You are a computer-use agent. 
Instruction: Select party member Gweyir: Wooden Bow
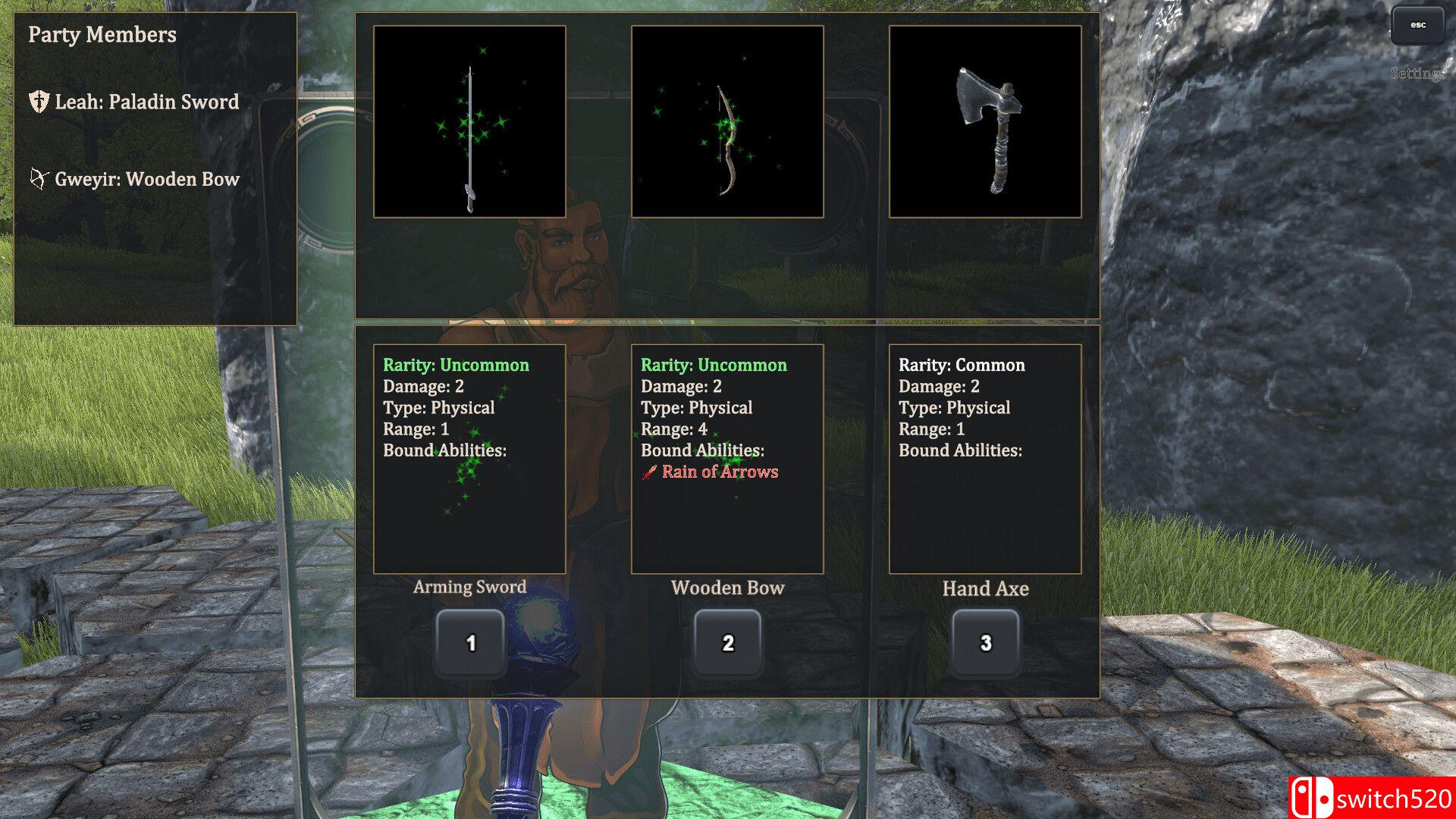[146, 179]
